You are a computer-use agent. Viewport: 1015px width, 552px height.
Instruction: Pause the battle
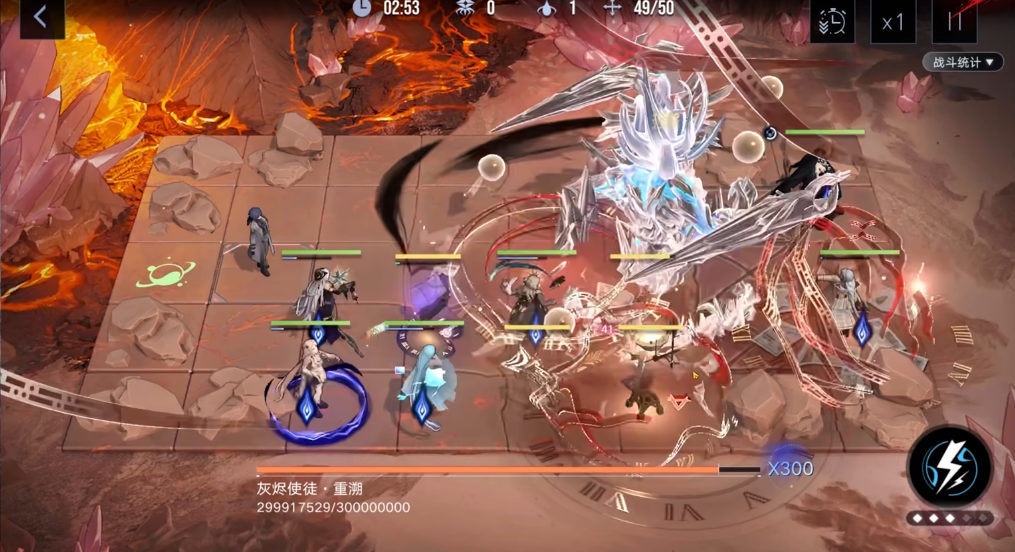pos(954,21)
